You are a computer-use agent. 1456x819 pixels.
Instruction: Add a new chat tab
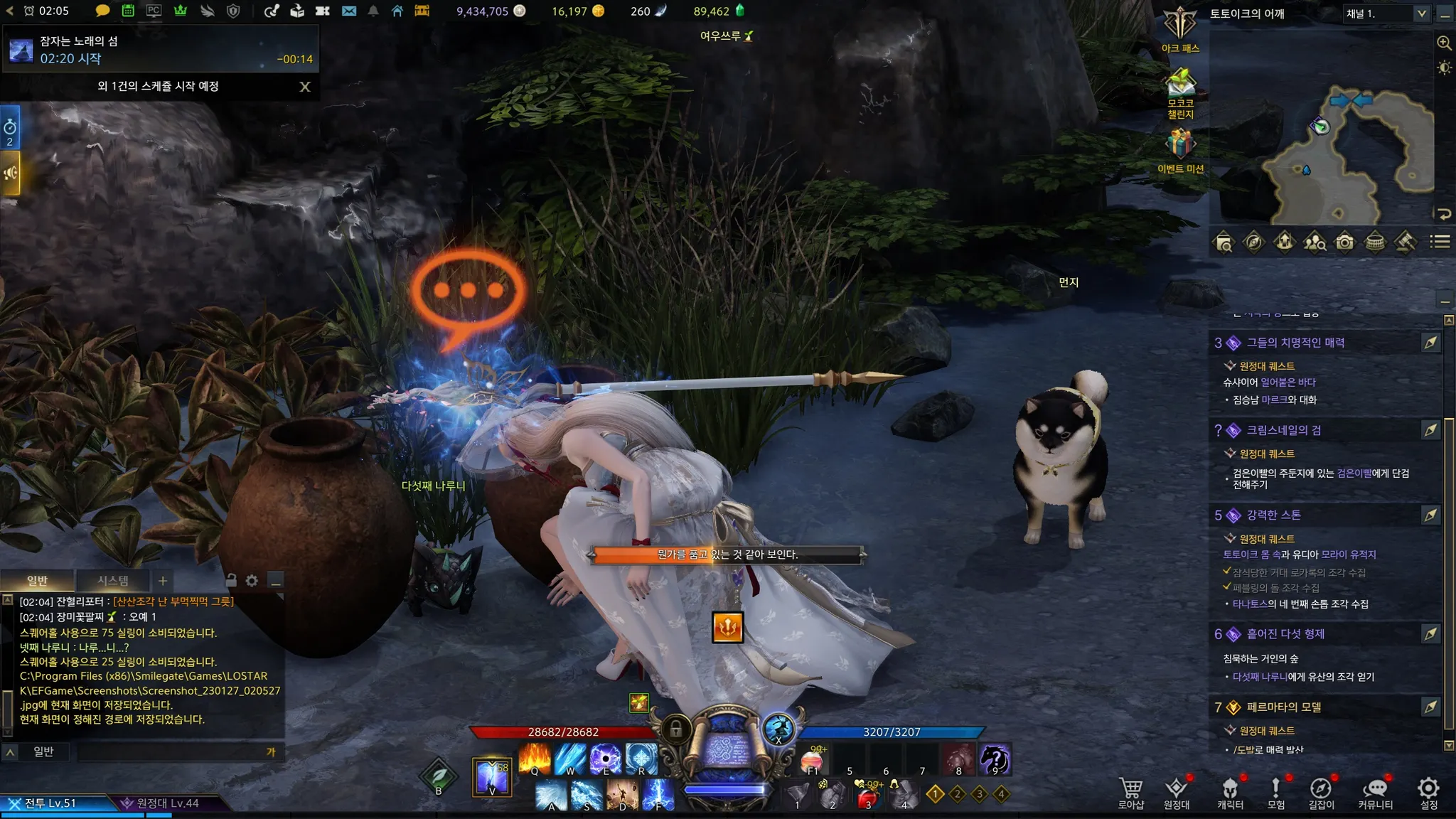pyautogui.click(x=163, y=581)
